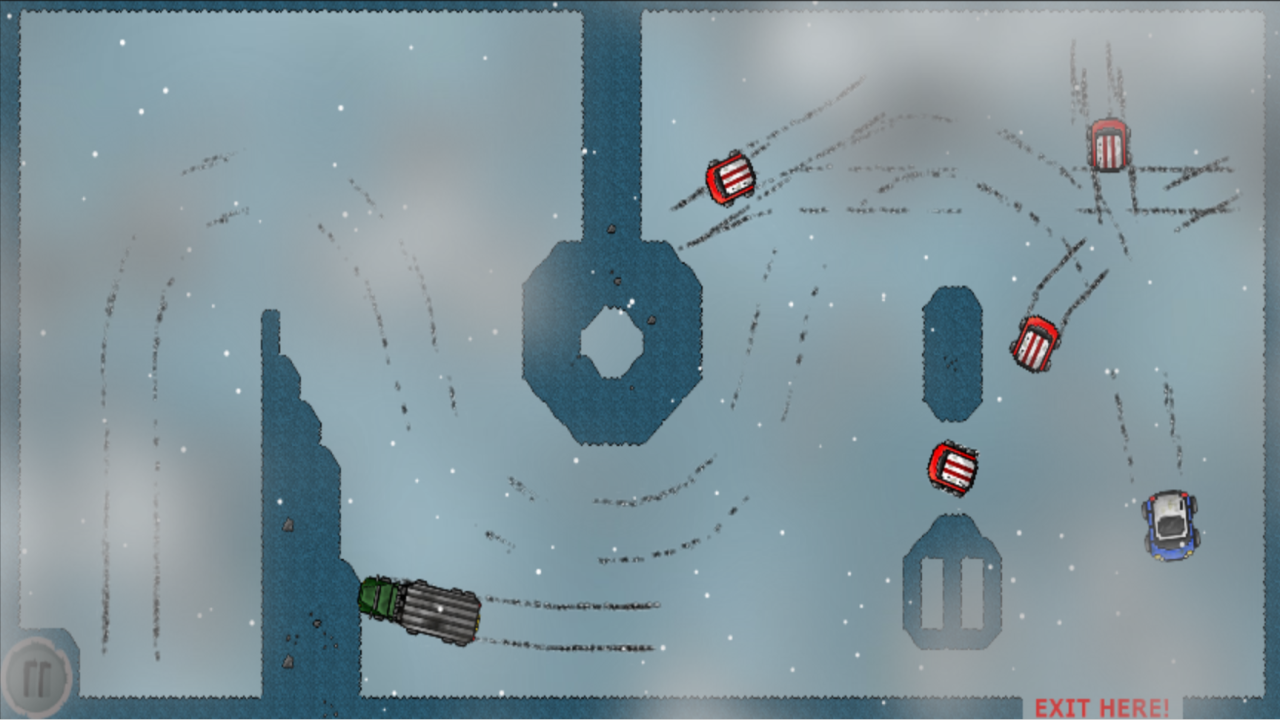Click the dark hole in the octagonal platform

[611, 341]
